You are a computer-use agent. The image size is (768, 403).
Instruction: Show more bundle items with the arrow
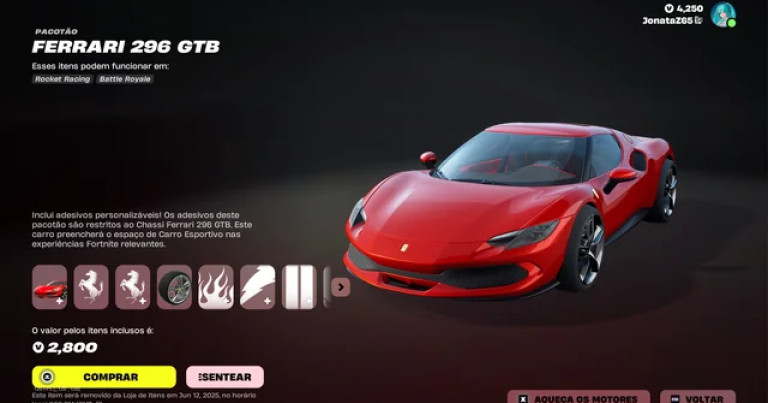(341, 287)
